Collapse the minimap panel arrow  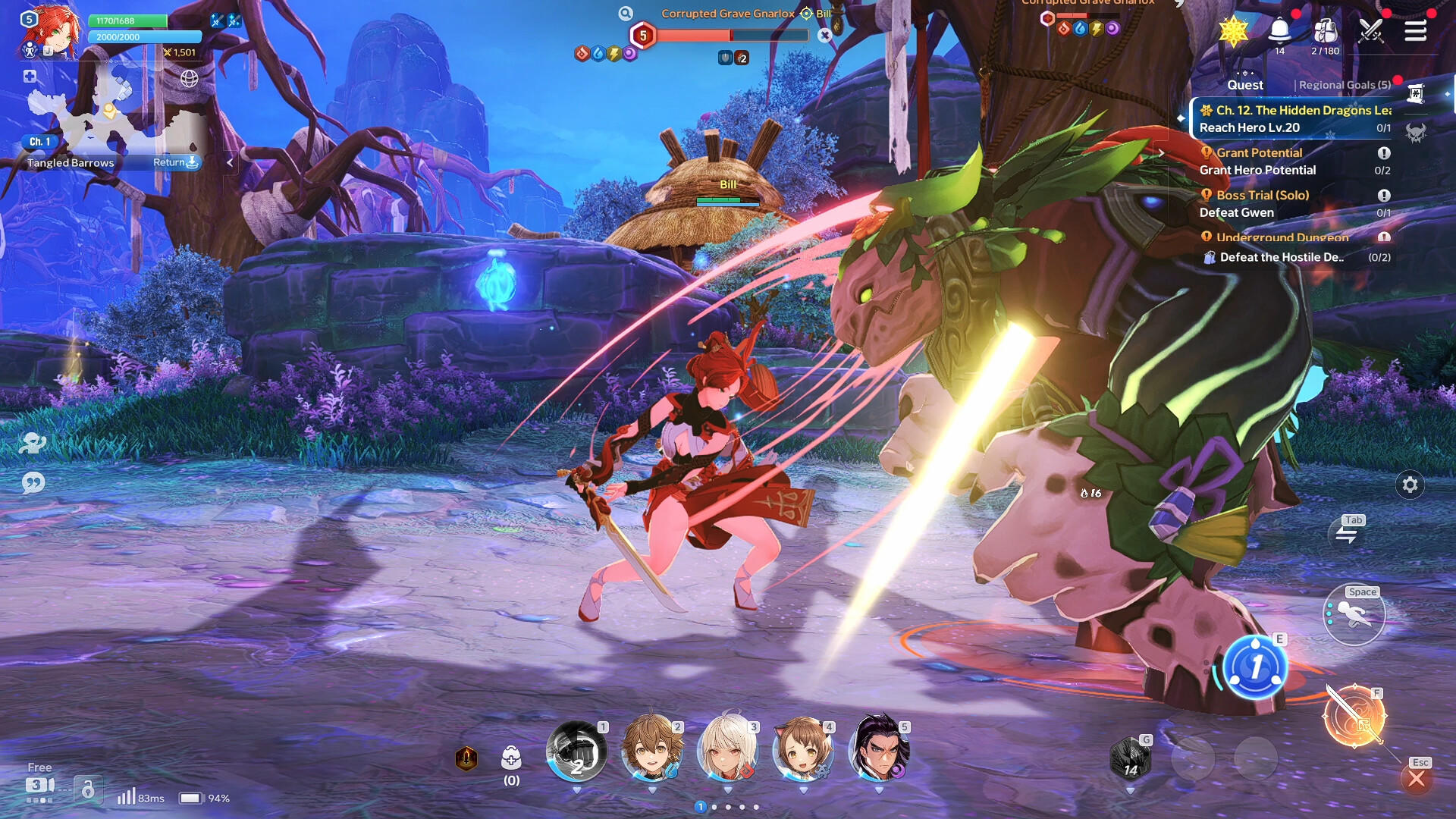pos(230,162)
